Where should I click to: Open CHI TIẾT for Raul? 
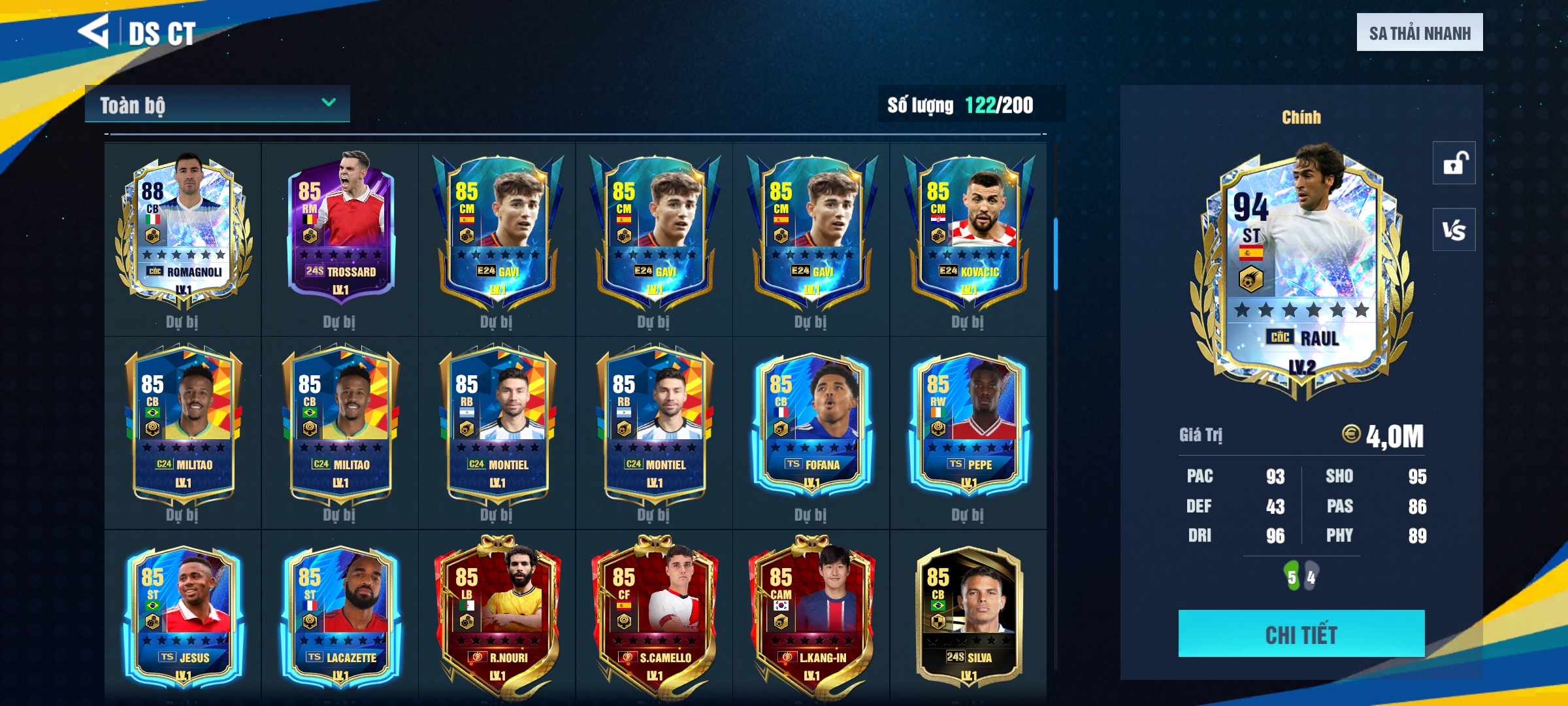pyautogui.click(x=1301, y=633)
